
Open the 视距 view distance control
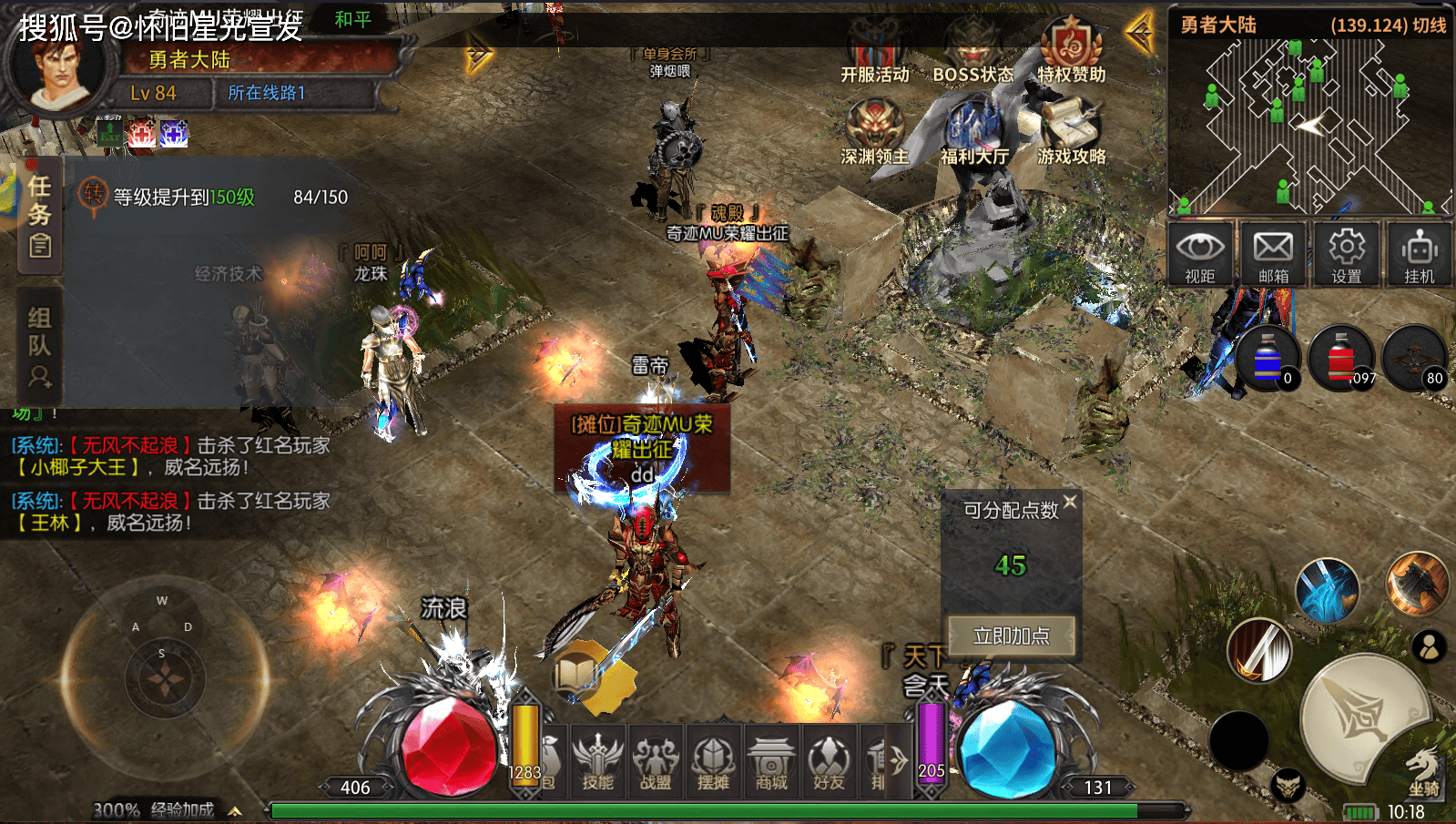[x=1200, y=254]
